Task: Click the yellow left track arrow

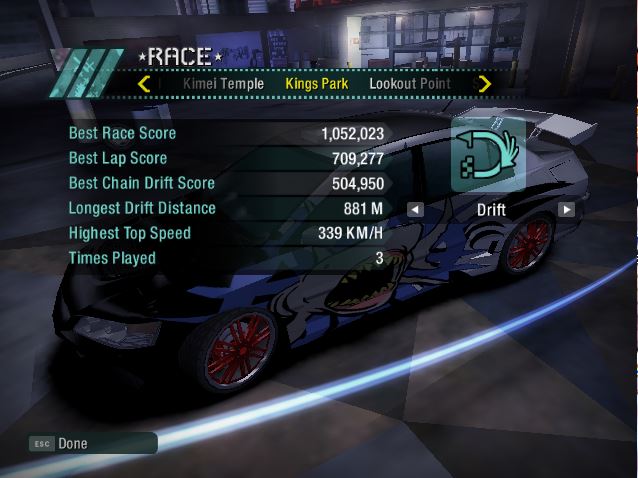Action: click(145, 84)
